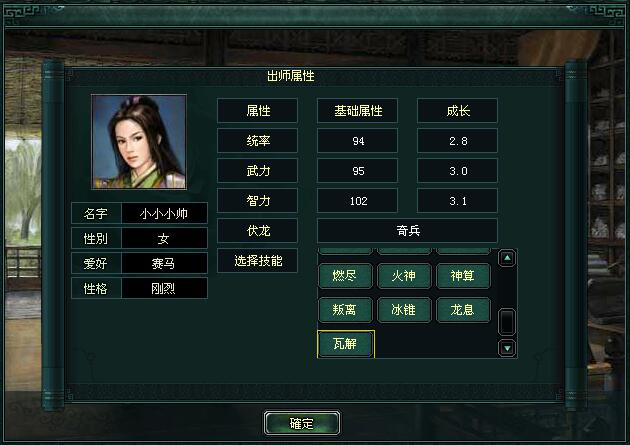The width and height of the screenshot is (630, 445).
Task: Click the 奇兵 field beside 伏龙
Action: click(x=407, y=230)
